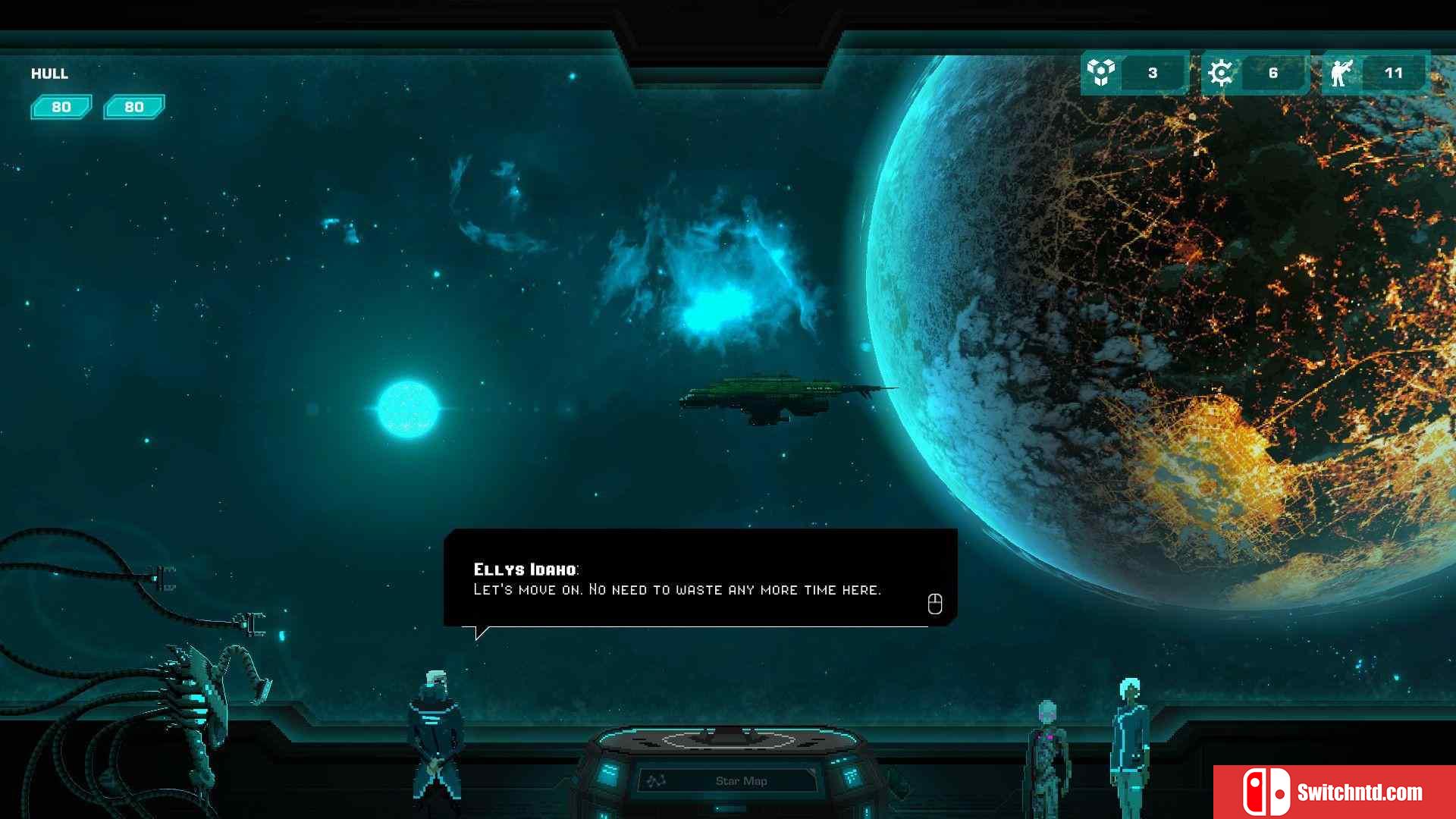Screen dimensions: 1456x819
Task: Click the Switchntd.com watermark logo
Action: [x=1333, y=792]
